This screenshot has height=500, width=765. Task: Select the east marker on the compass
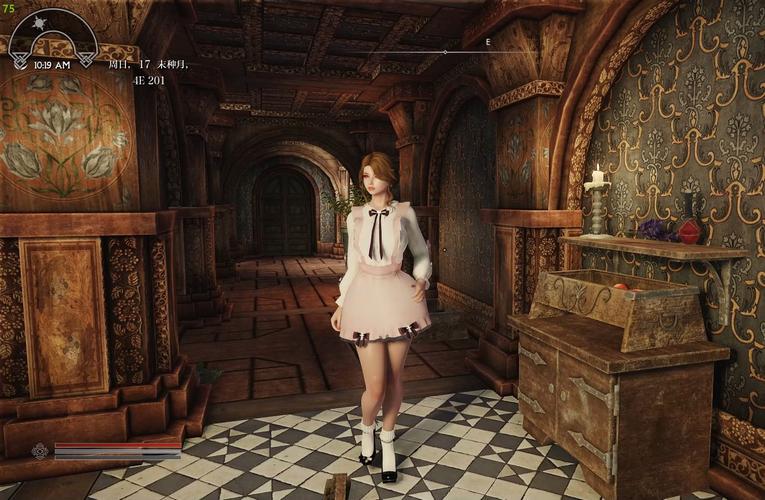[x=488, y=42]
